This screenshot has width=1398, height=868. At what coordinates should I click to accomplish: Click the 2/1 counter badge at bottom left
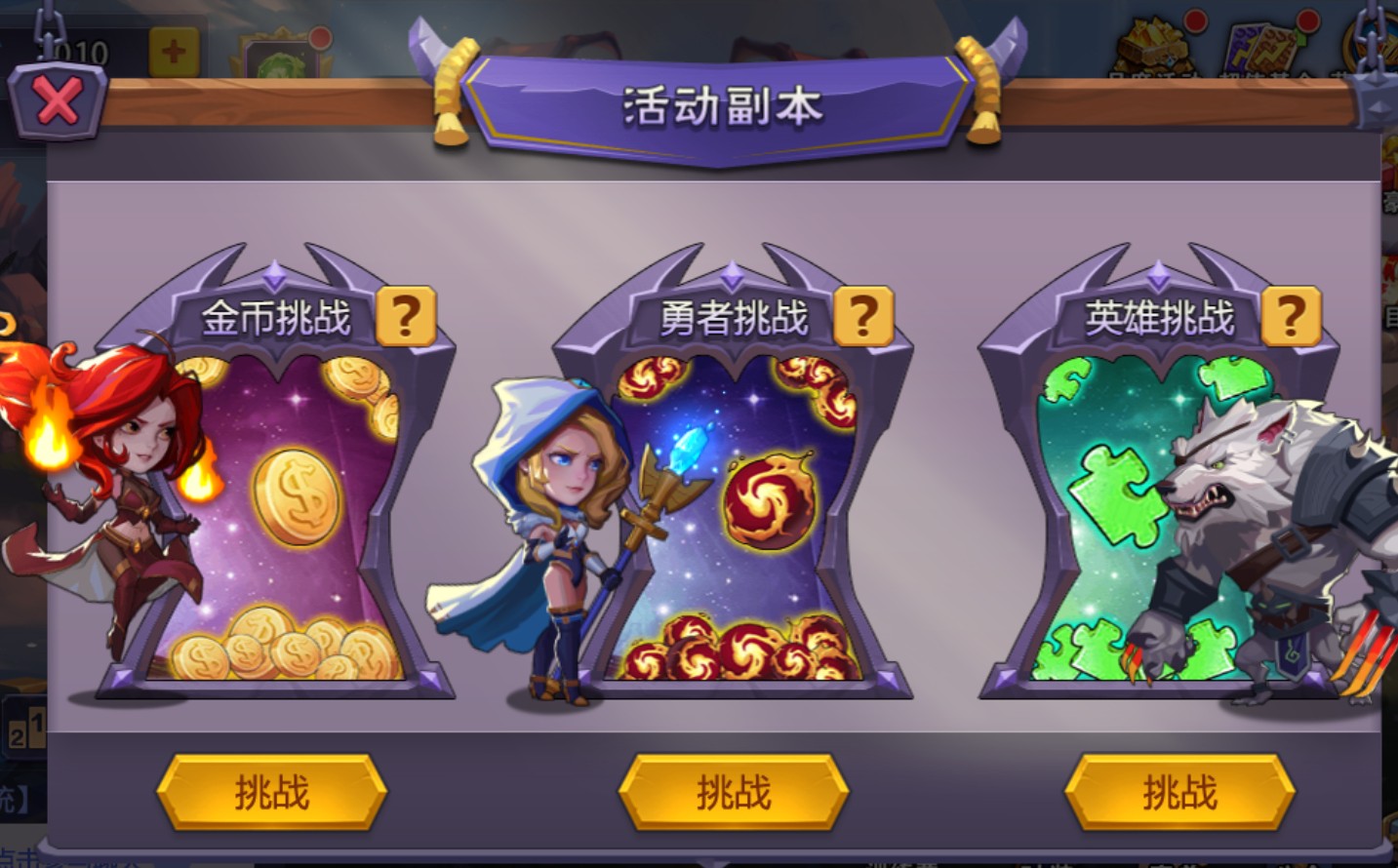point(26,726)
